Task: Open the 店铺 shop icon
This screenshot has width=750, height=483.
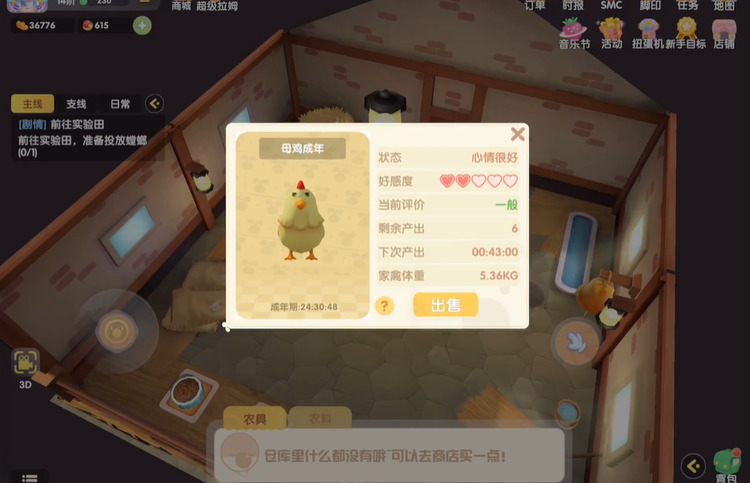Action: point(724,32)
